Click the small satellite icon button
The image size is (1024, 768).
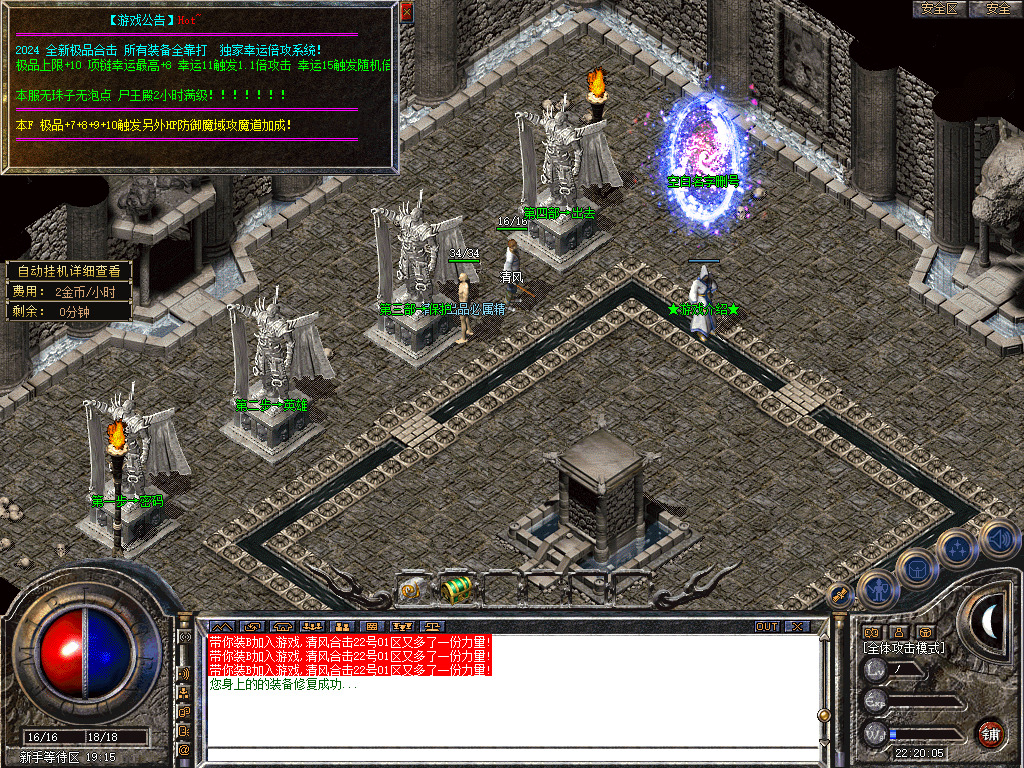click(840, 595)
